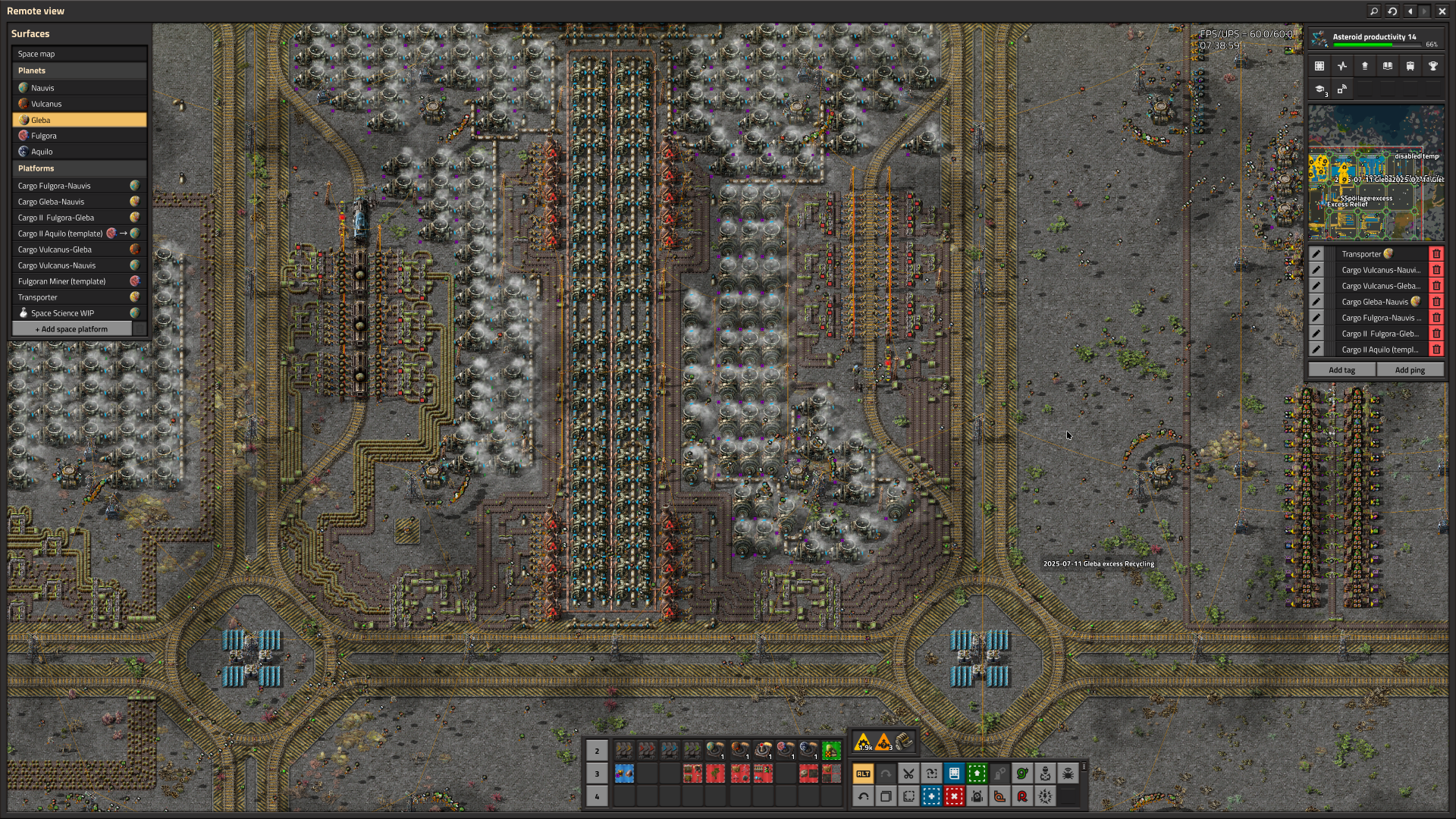Toggle the ALT mode shortcut
1456x819 pixels.
point(863,773)
